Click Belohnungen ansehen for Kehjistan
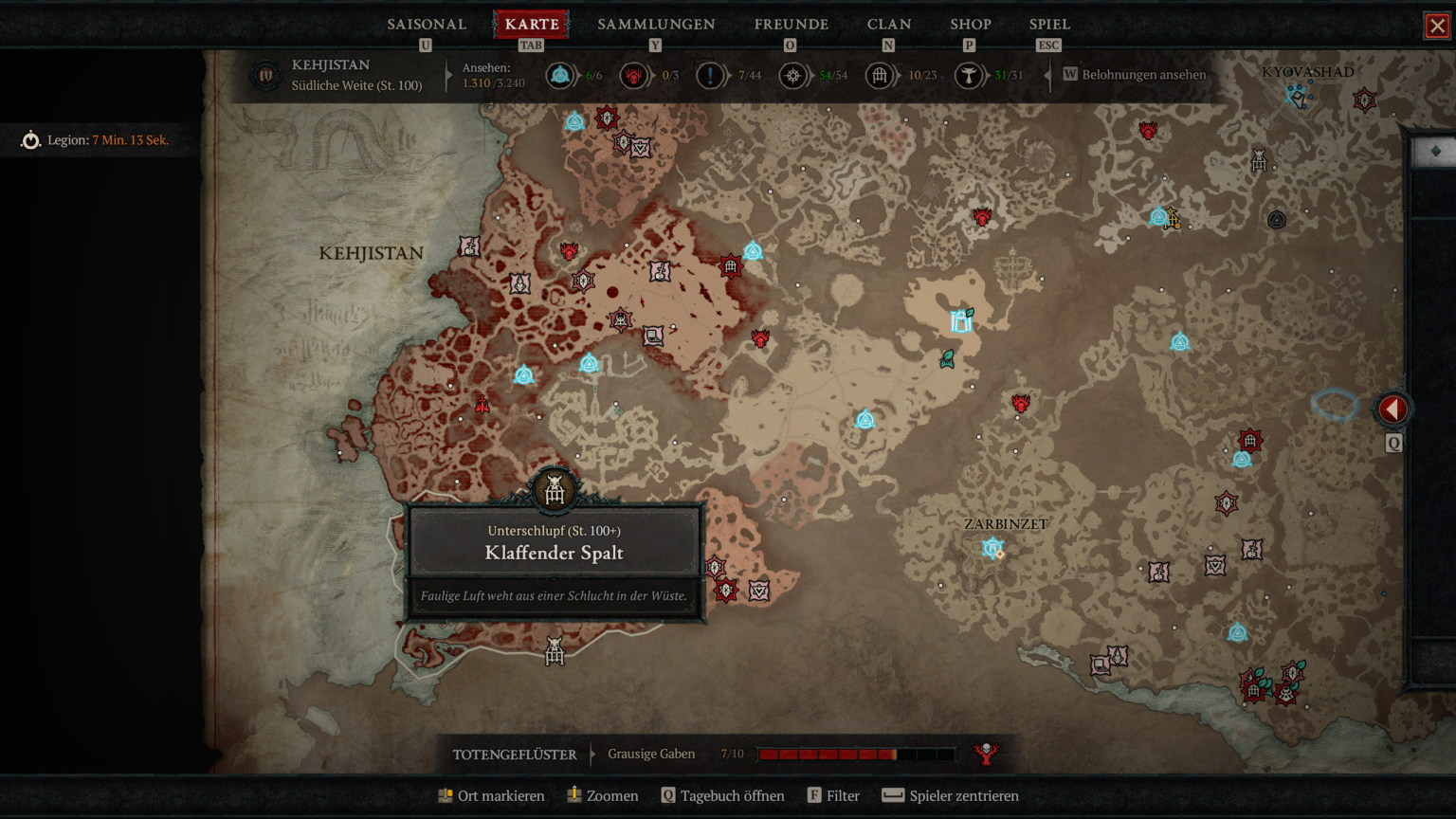Image resolution: width=1456 pixels, height=819 pixels. coord(1135,75)
